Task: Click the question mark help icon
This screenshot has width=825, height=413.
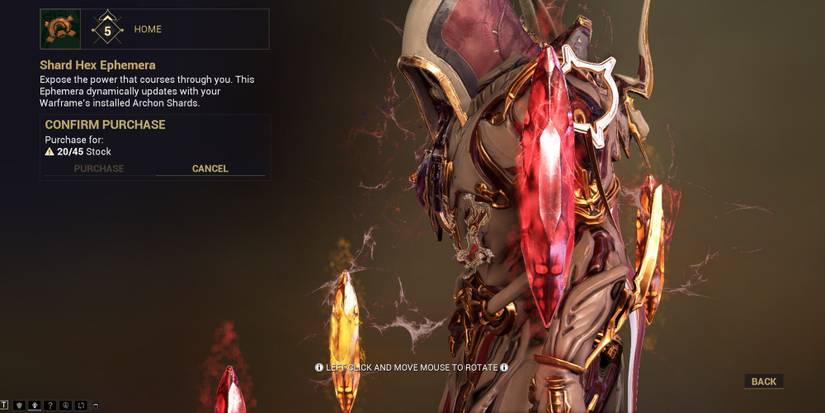Action: pyautogui.click(x=50, y=405)
